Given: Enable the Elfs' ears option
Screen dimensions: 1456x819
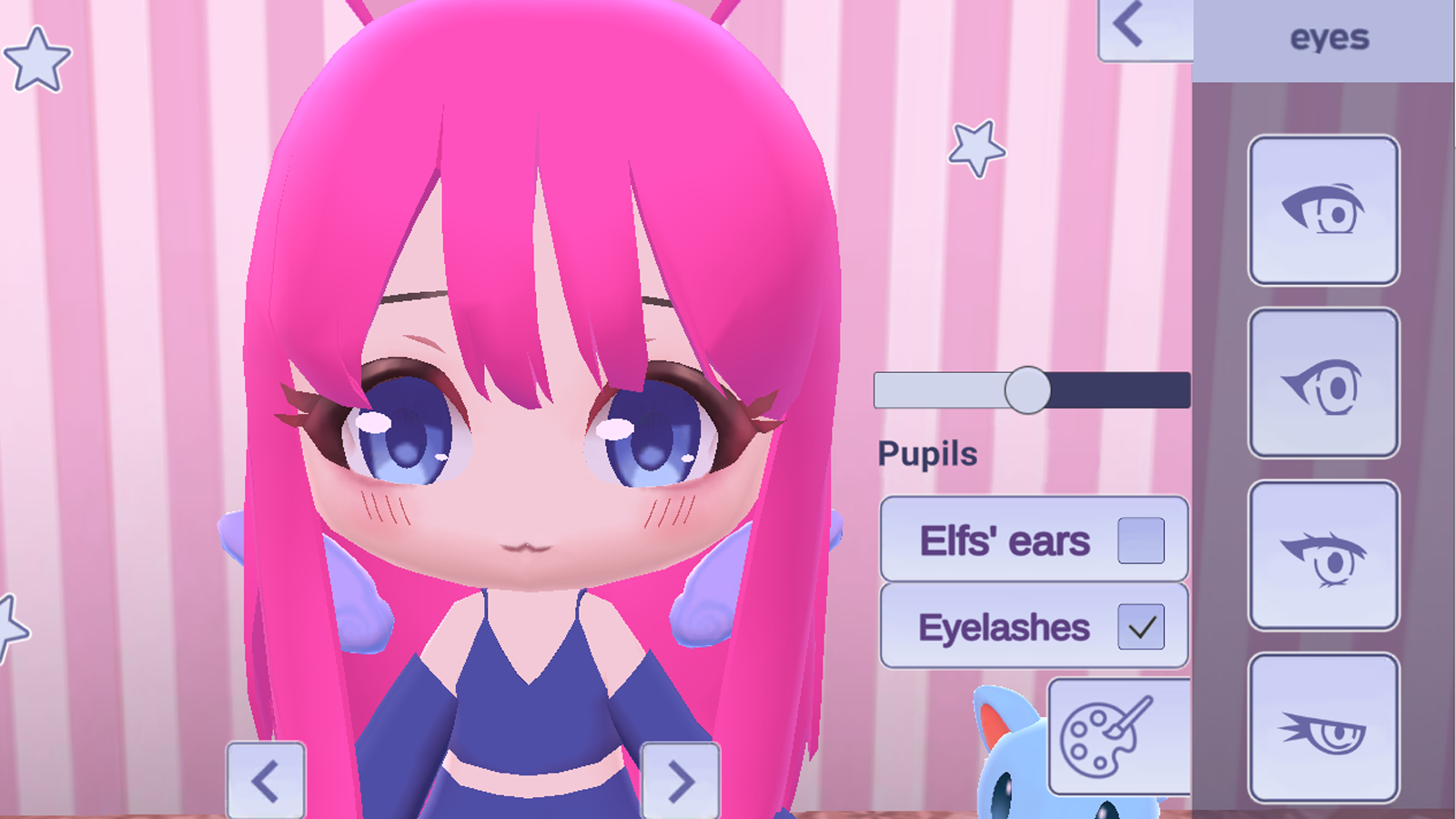Looking at the screenshot, I should pos(1143,539).
